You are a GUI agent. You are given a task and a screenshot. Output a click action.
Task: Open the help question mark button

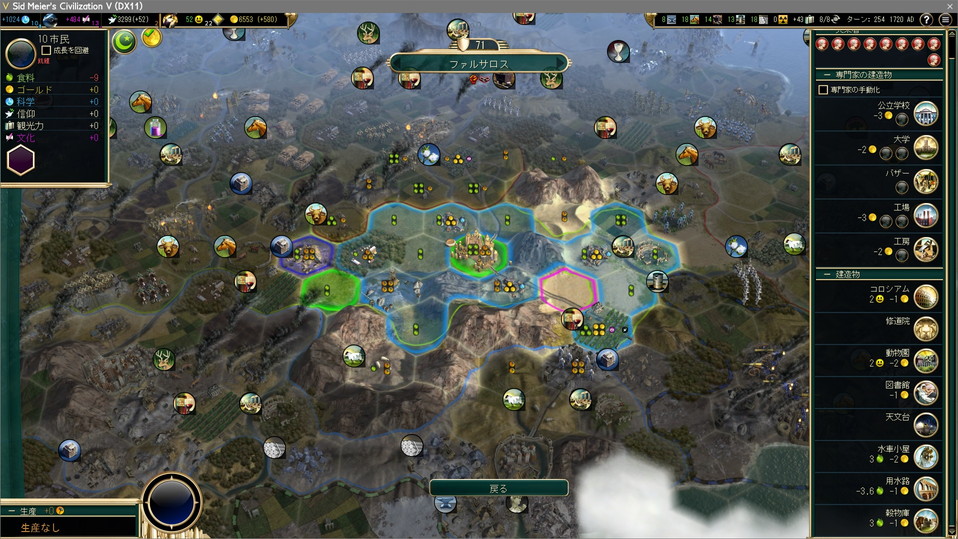point(928,20)
